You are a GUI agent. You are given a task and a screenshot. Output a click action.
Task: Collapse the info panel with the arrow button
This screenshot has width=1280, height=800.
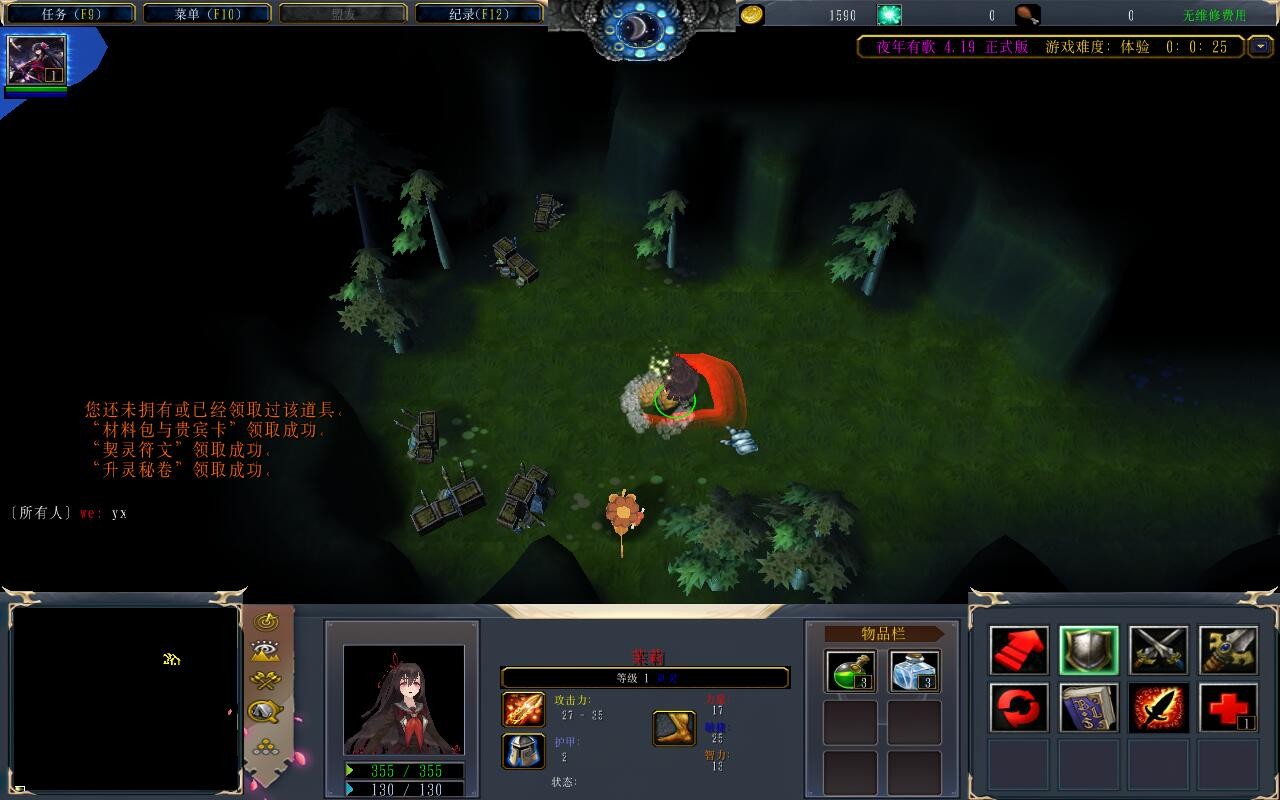[1259, 47]
